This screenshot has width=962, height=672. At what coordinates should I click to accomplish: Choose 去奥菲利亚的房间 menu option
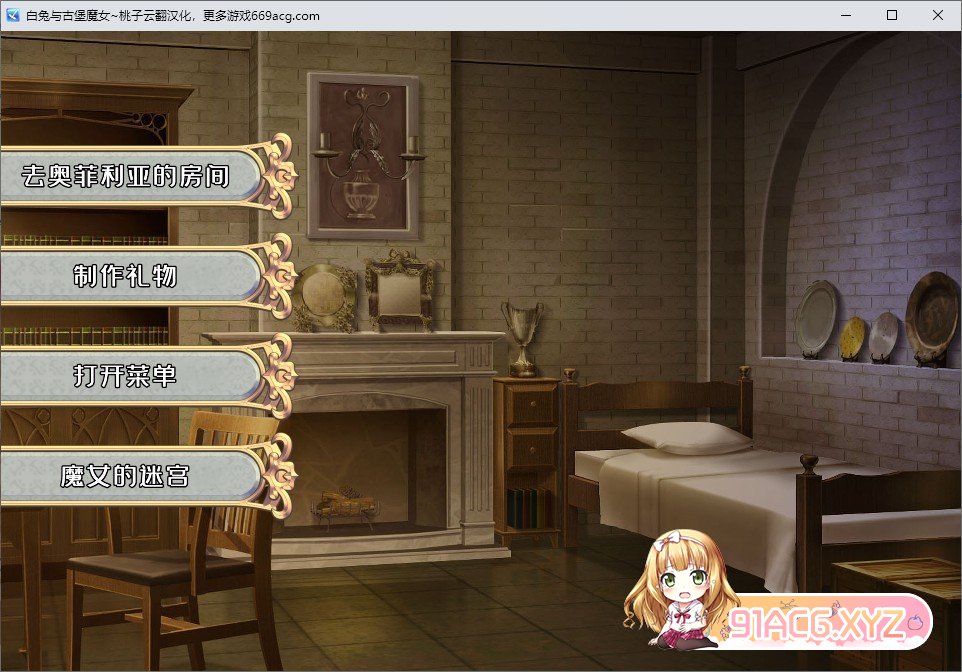click(x=127, y=177)
